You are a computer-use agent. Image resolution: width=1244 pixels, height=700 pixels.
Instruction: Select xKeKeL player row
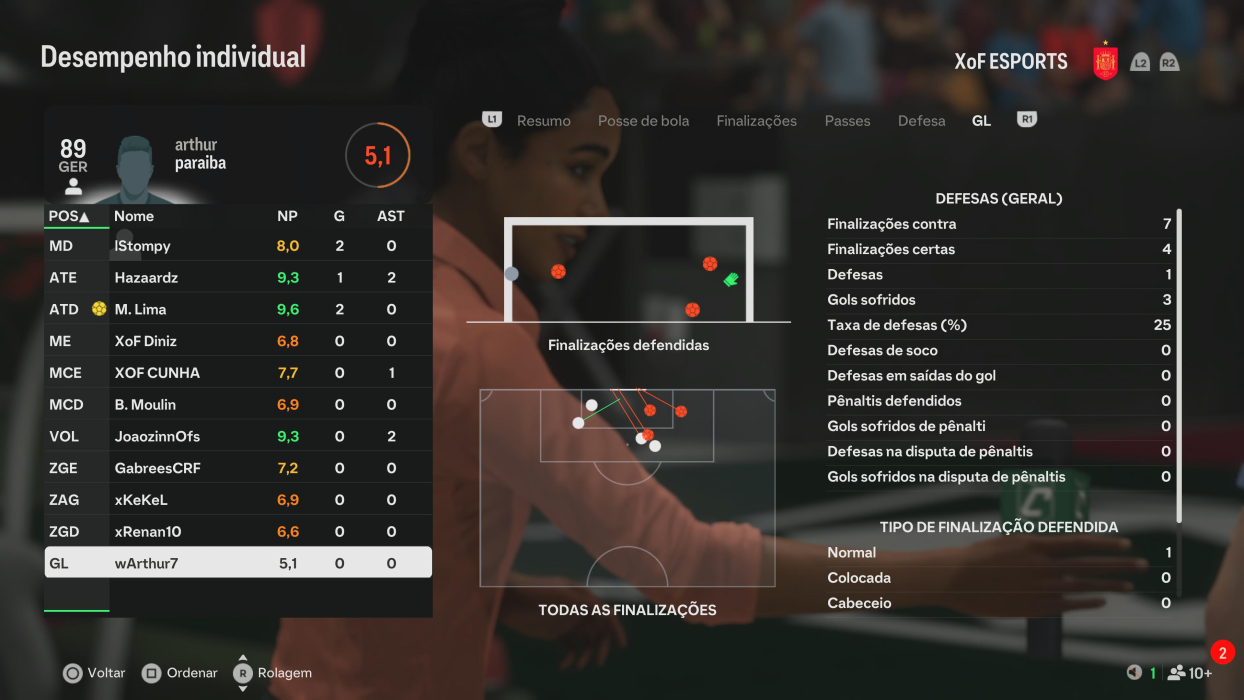[238, 500]
